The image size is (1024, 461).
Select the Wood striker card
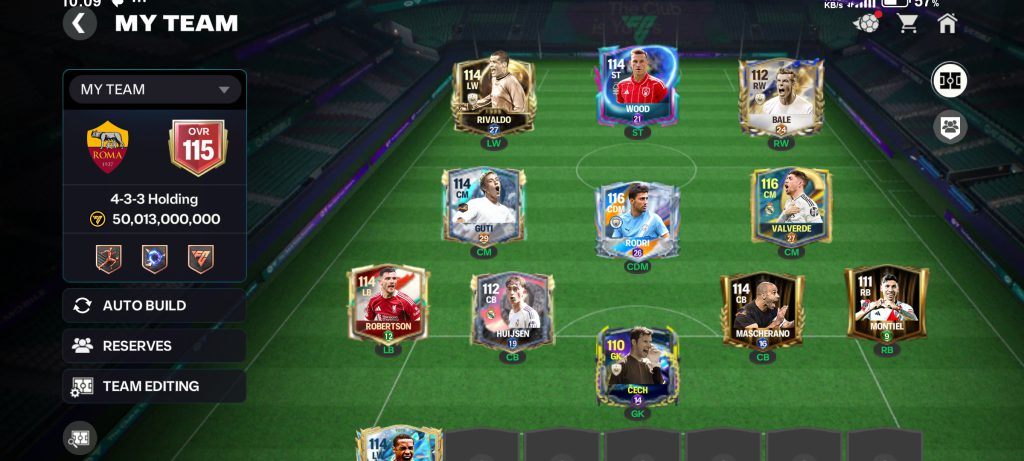(637, 87)
